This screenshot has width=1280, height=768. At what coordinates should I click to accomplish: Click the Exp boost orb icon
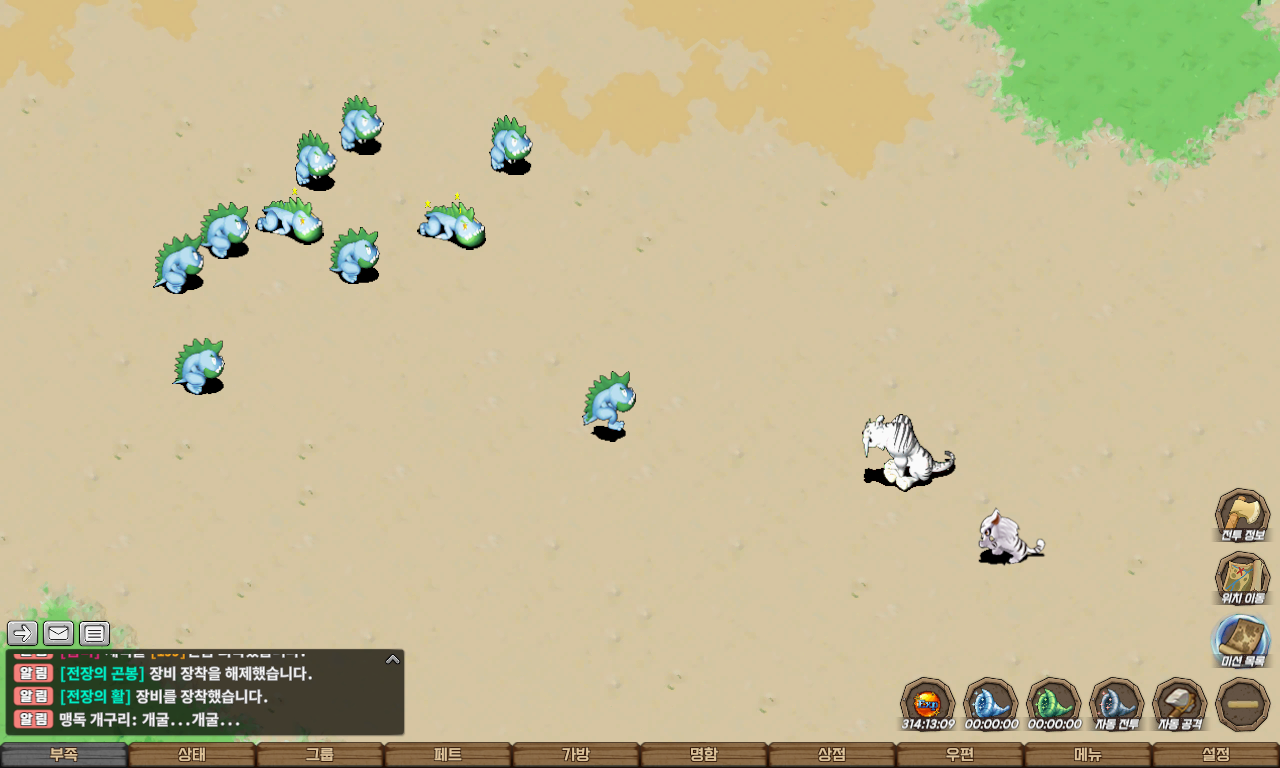(927, 704)
